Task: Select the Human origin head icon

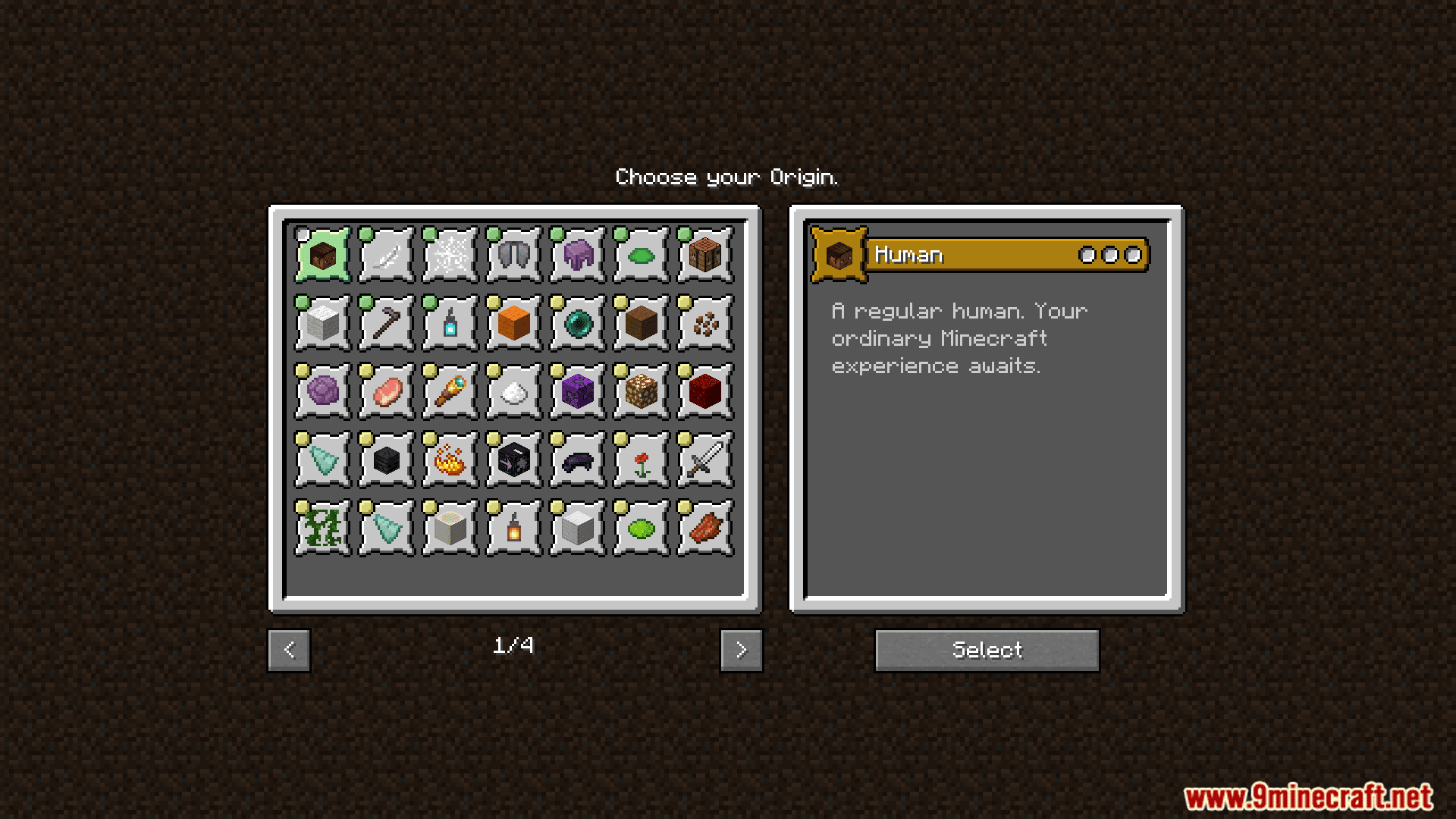Action: coord(321,253)
